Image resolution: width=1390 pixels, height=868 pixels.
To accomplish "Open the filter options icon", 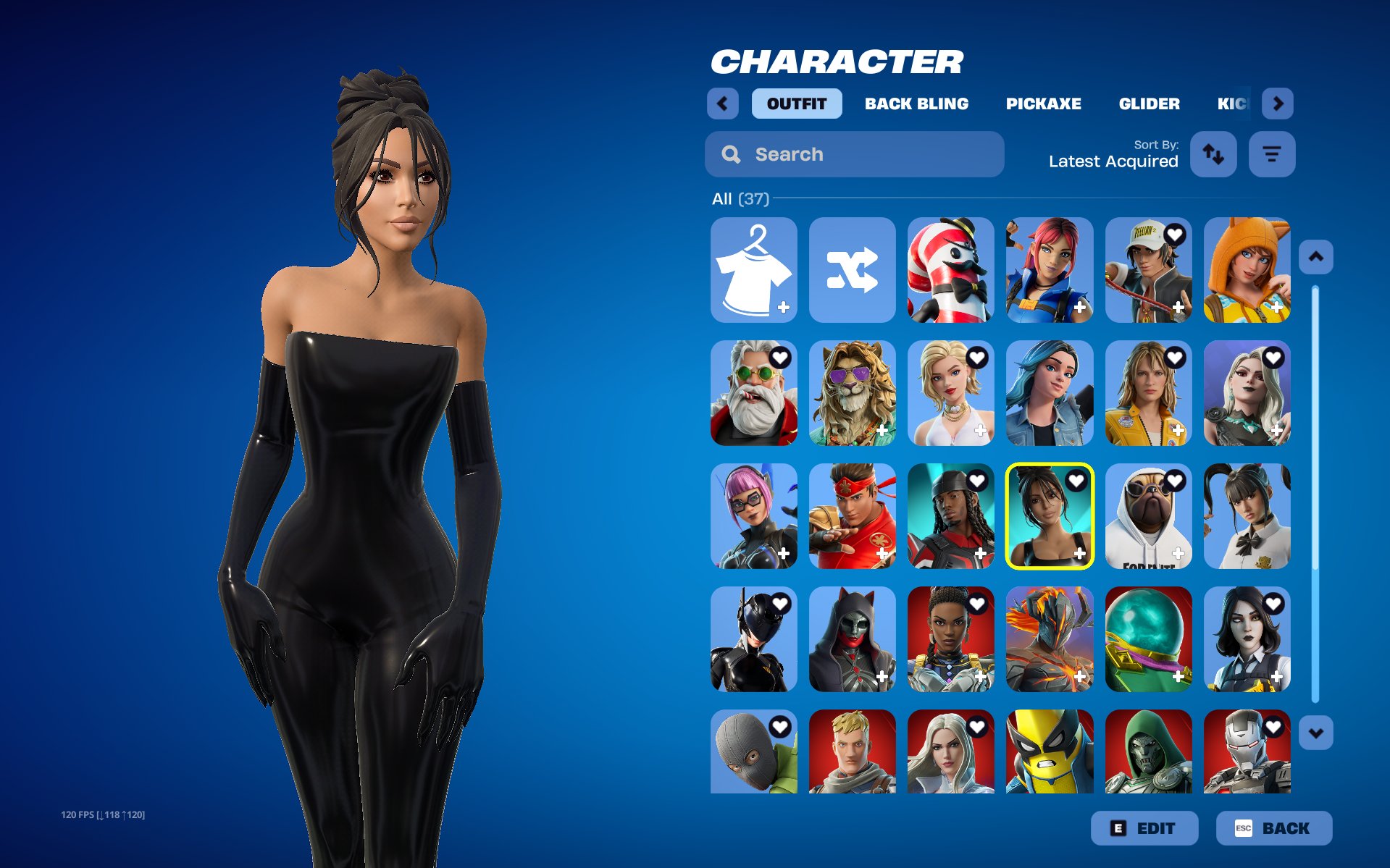I will coord(1272,154).
